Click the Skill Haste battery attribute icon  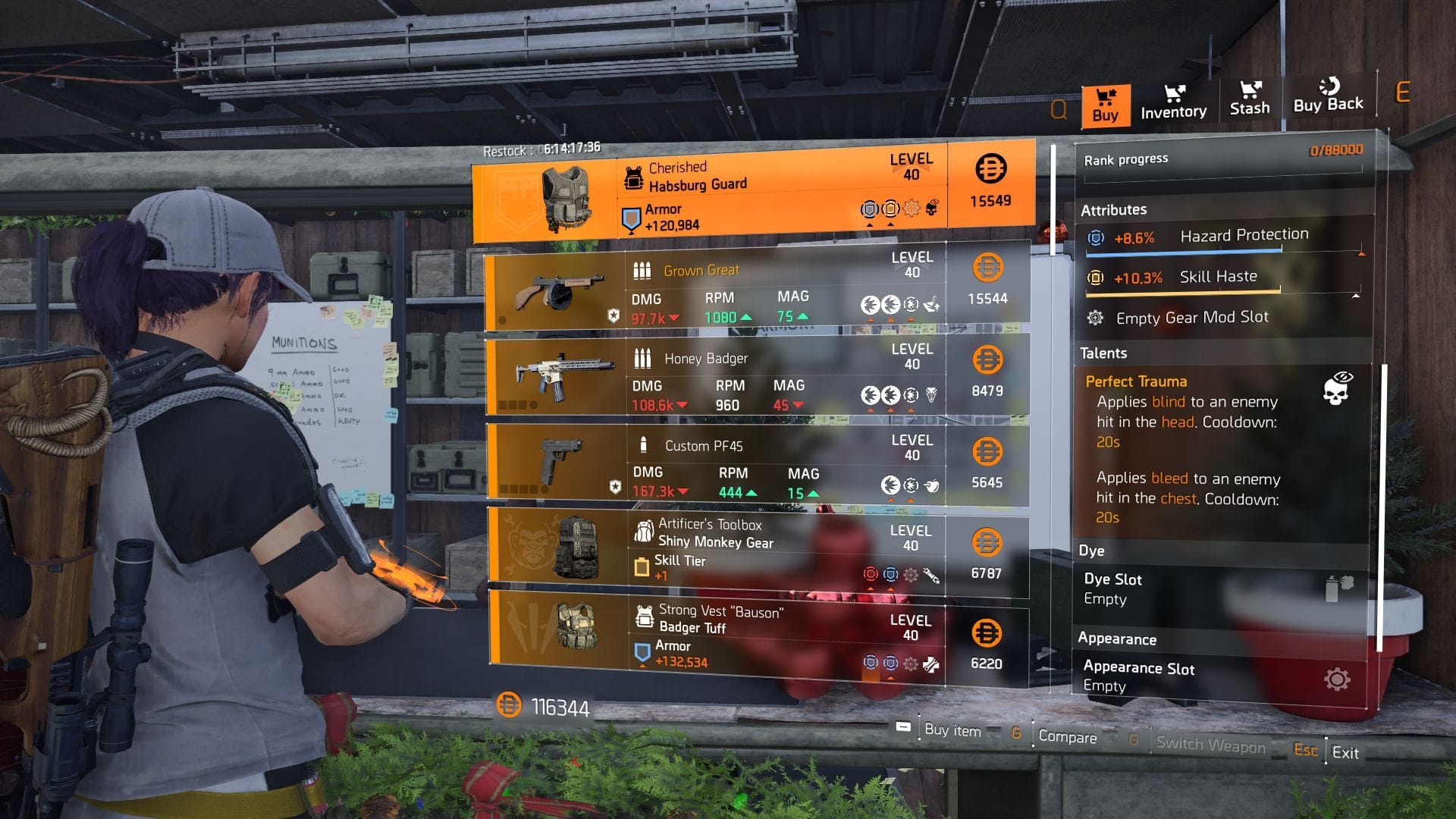[1093, 278]
